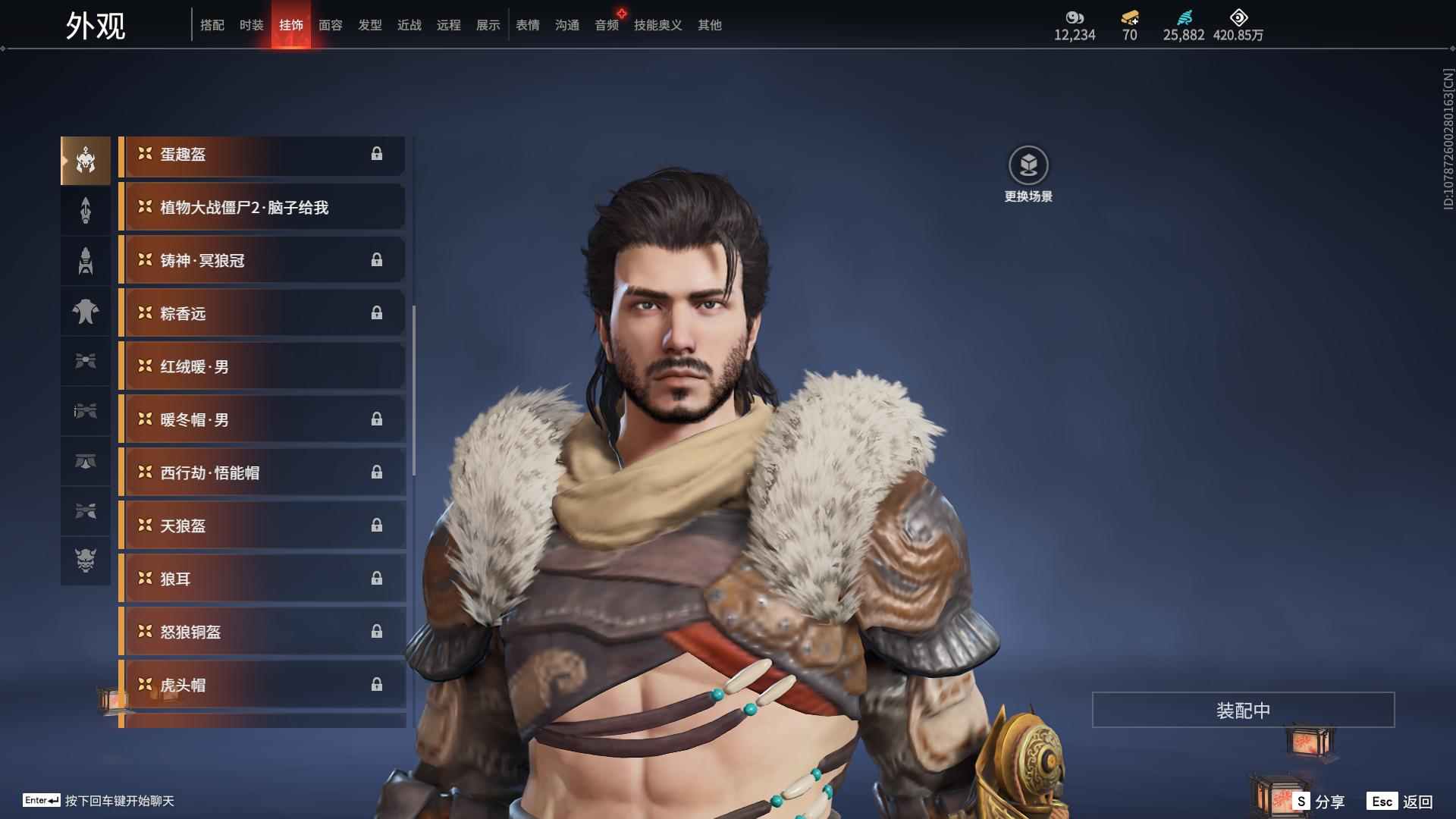Select 植物大战僵尸2·脑子给我 from the list
1456x819 pixels.
pyautogui.click(x=262, y=208)
